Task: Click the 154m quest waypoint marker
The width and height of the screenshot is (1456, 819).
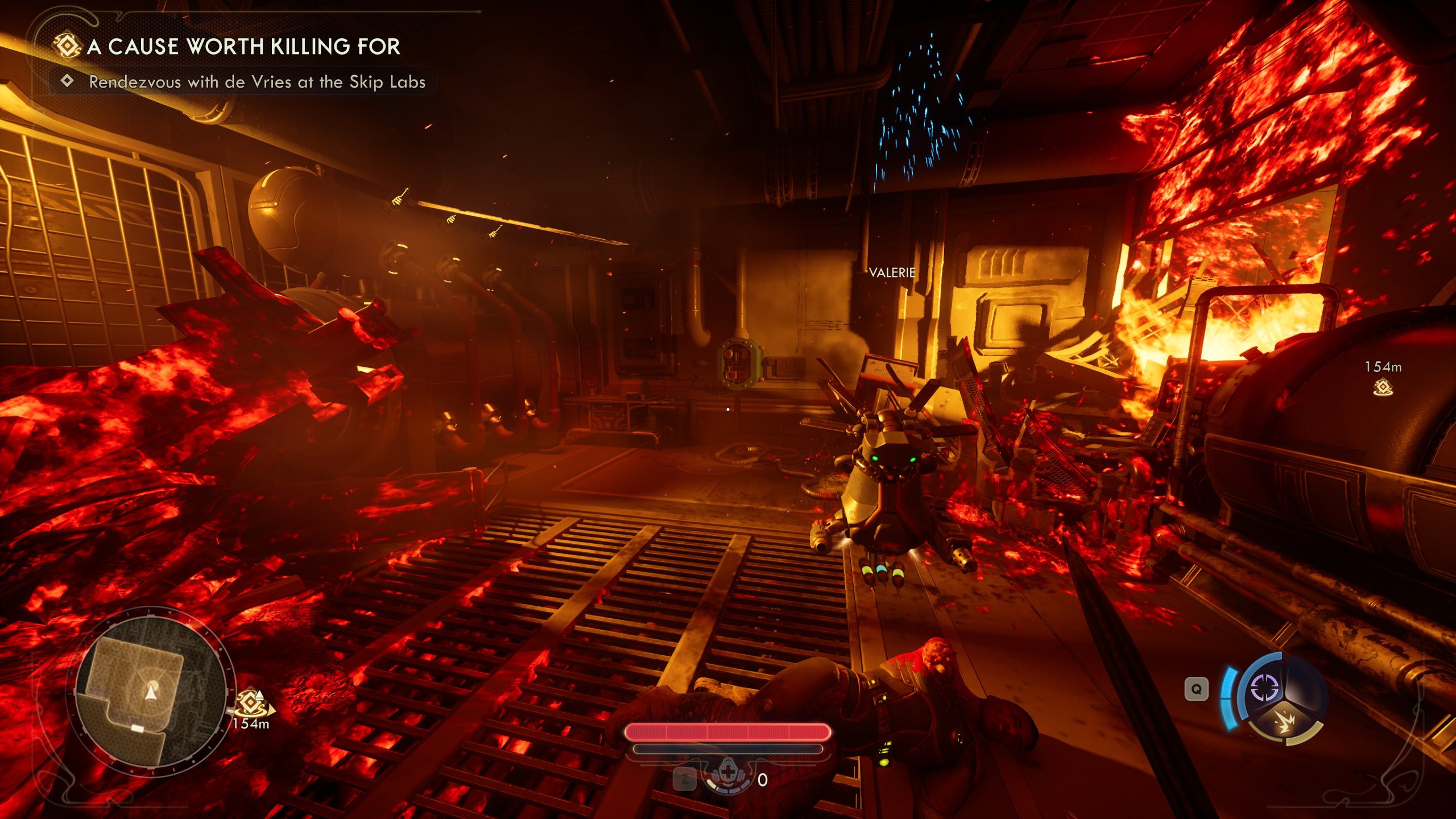Action: point(1383,388)
